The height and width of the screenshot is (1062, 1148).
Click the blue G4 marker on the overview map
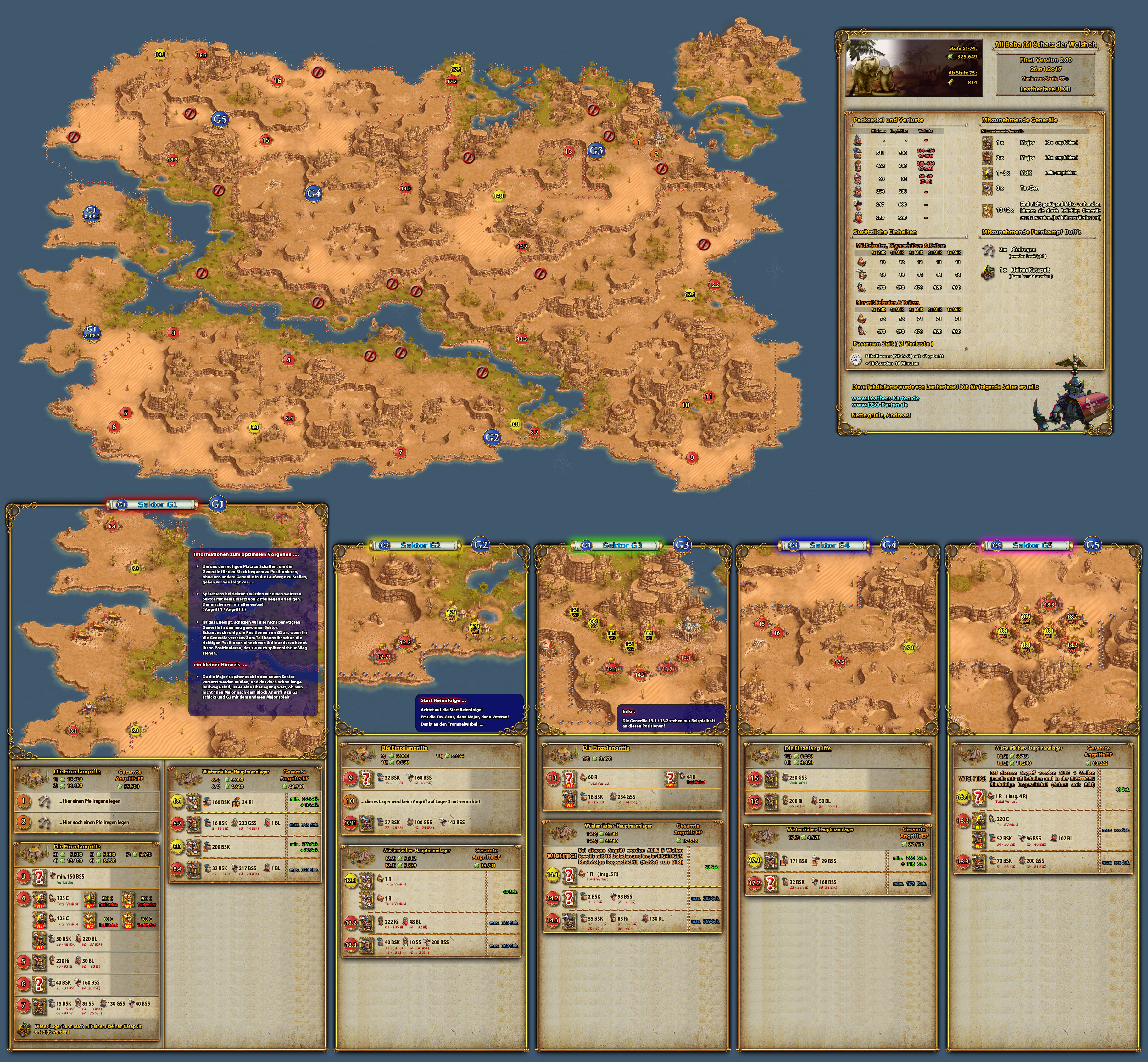[314, 193]
